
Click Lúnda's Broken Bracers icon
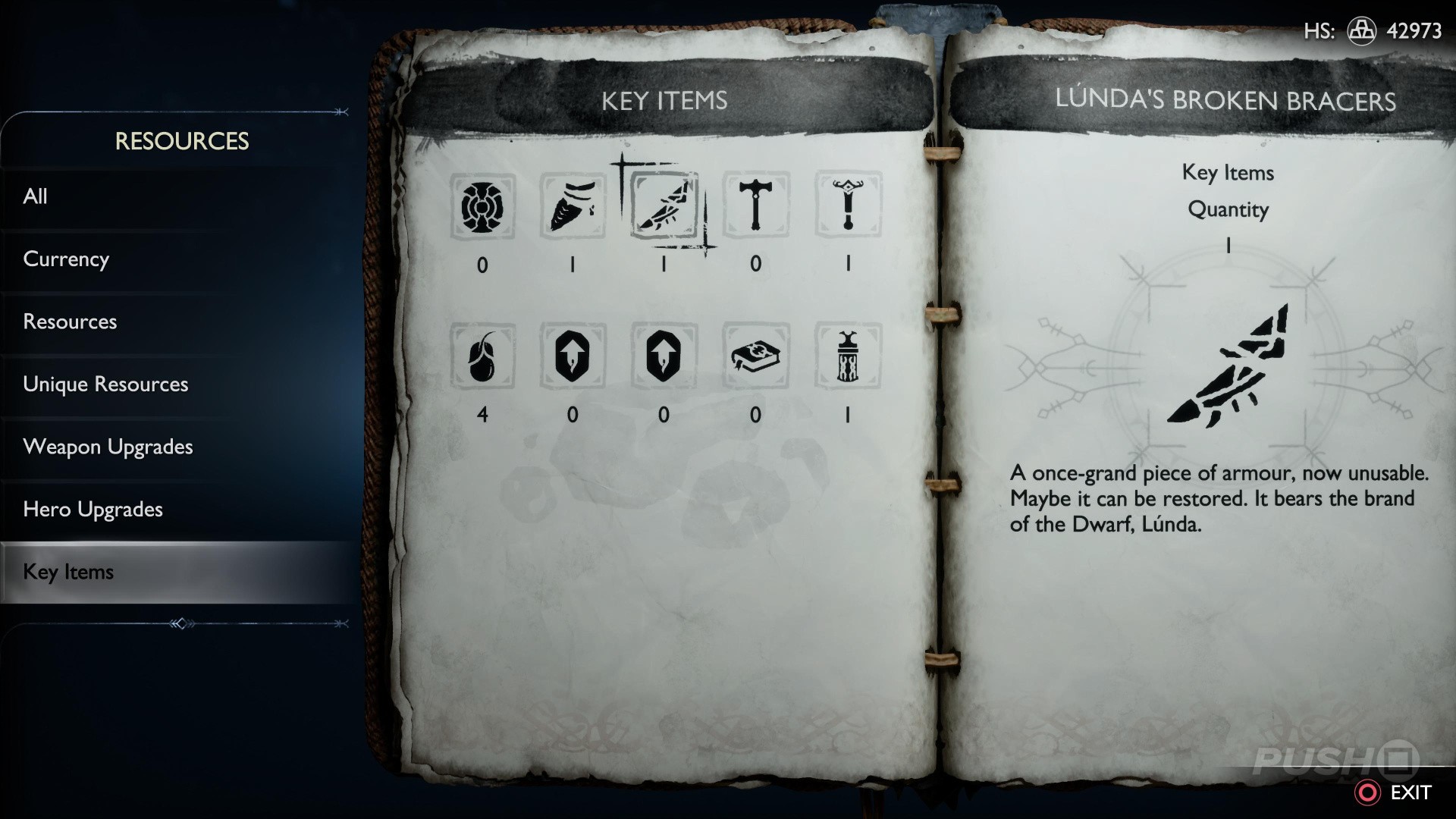665,206
